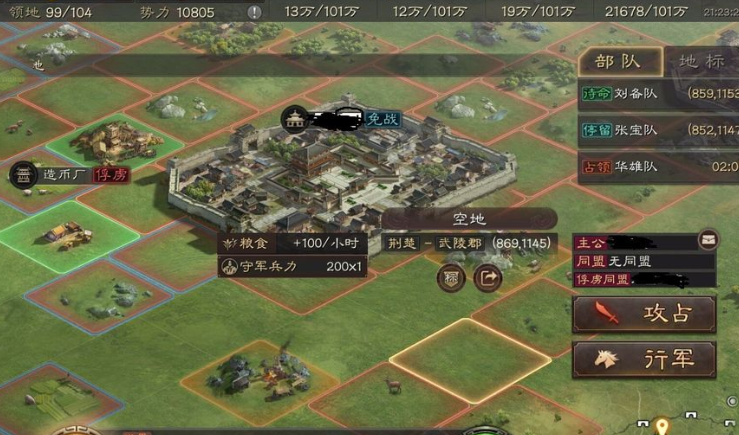Click the bookmark icon below 空地 panel
The image size is (739, 435).
click(451, 278)
